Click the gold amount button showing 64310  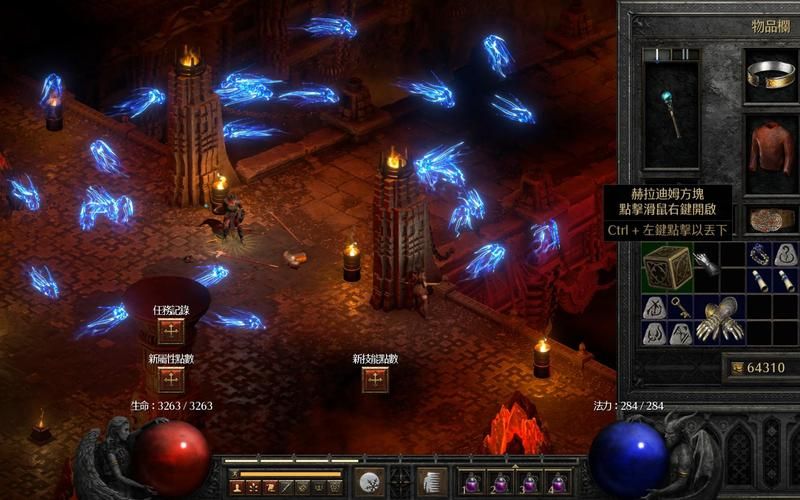tap(758, 368)
